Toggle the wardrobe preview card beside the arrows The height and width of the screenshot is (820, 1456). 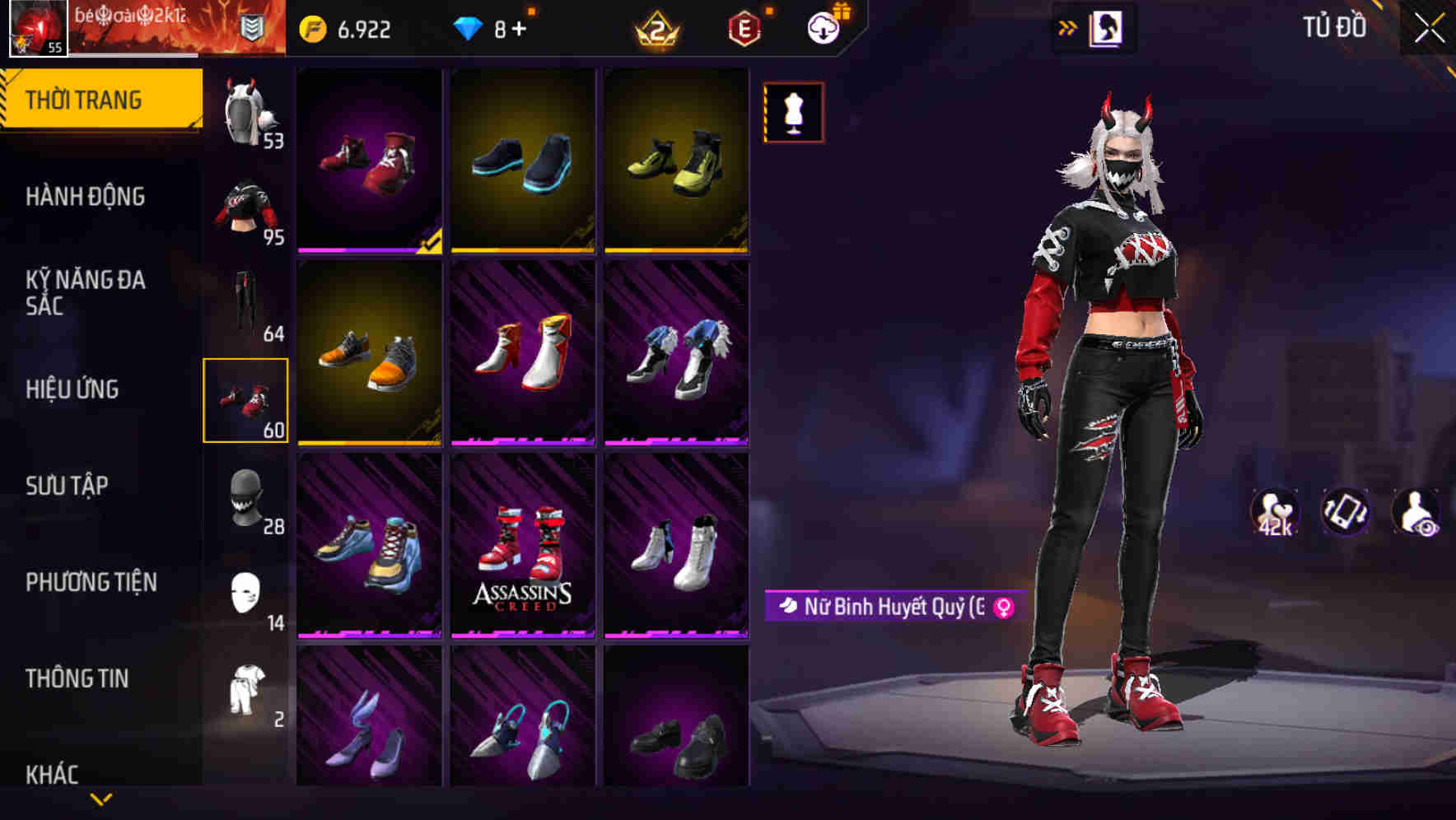pyautogui.click(x=1107, y=26)
